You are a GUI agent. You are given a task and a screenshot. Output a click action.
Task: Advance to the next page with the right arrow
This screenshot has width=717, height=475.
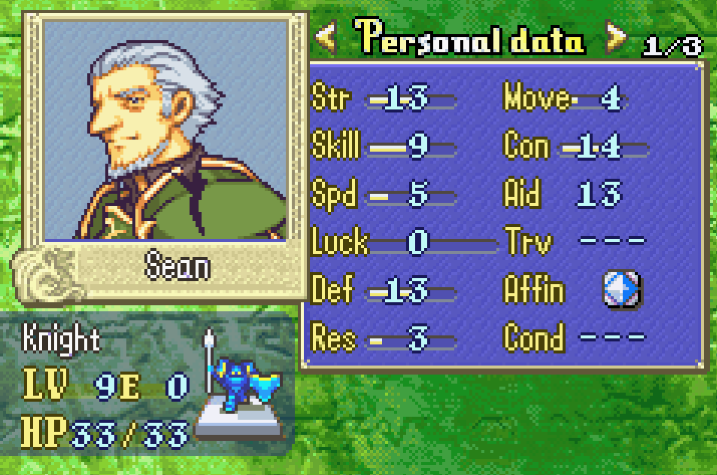coord(617,40)
